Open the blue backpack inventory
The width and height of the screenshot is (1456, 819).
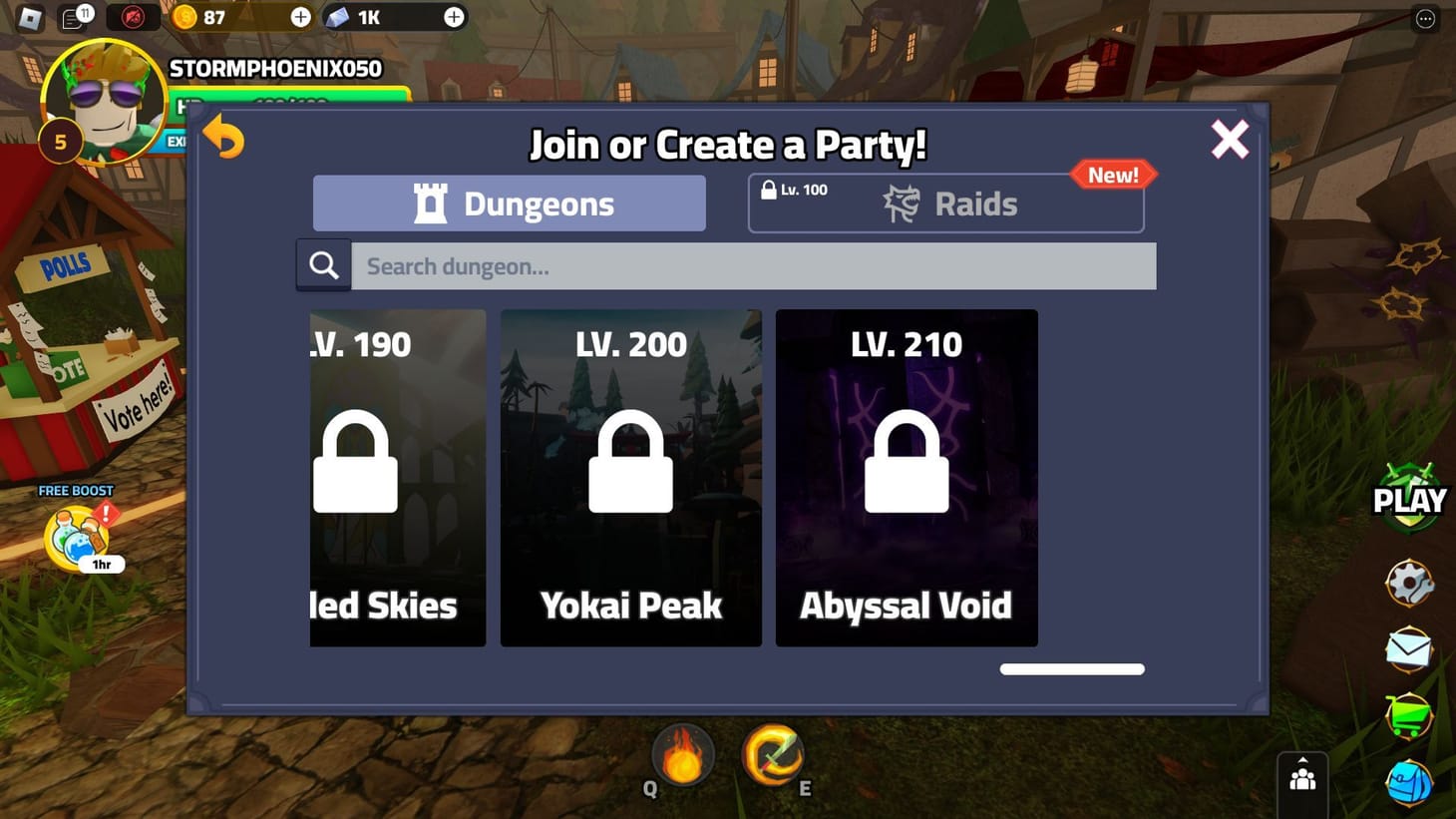coord(1409,779)
